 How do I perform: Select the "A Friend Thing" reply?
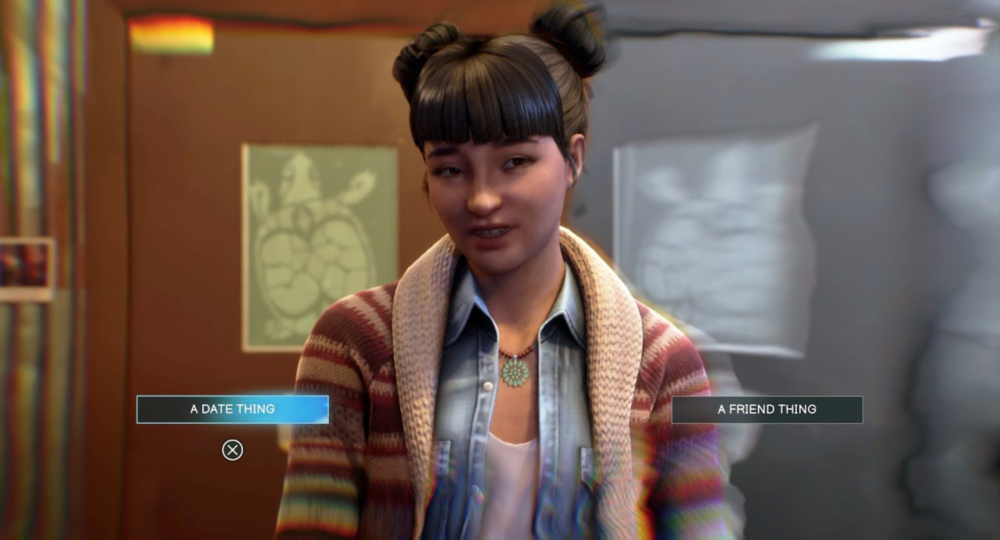[x=767, y=409]
